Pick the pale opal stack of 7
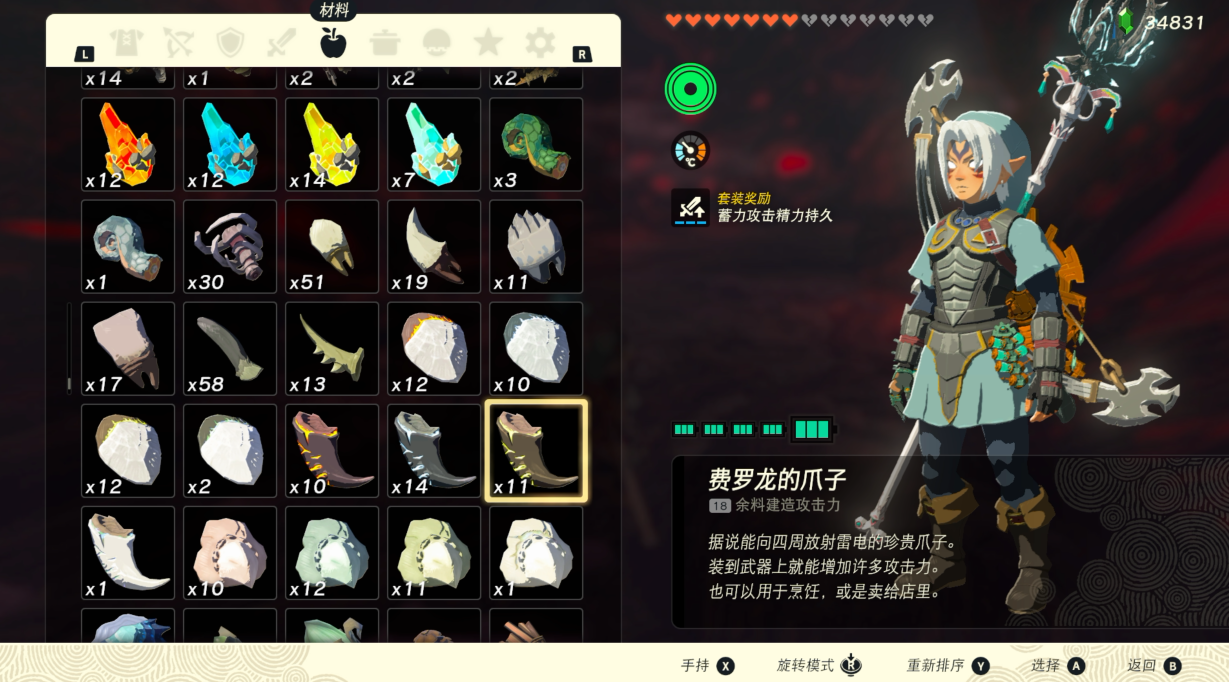Image resolution: width=1229 pixels, height=682 pixels. point(434,144)
